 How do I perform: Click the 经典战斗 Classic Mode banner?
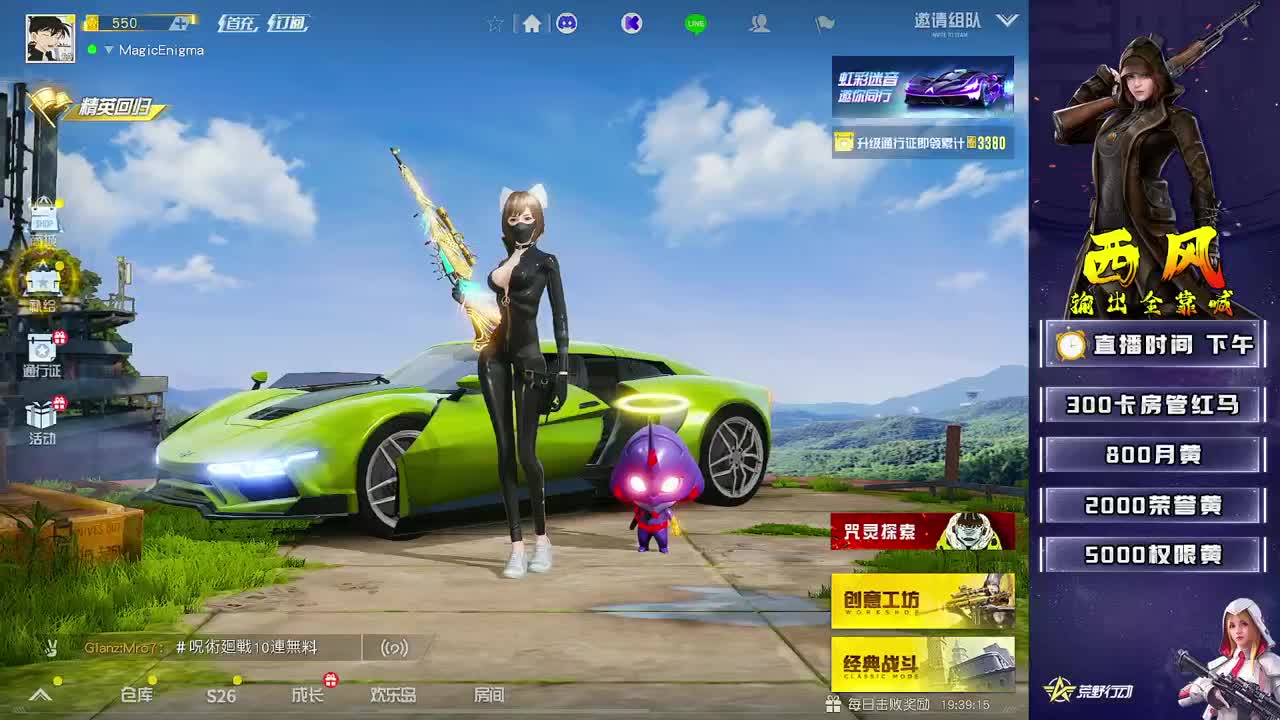(x=920, y=665)
